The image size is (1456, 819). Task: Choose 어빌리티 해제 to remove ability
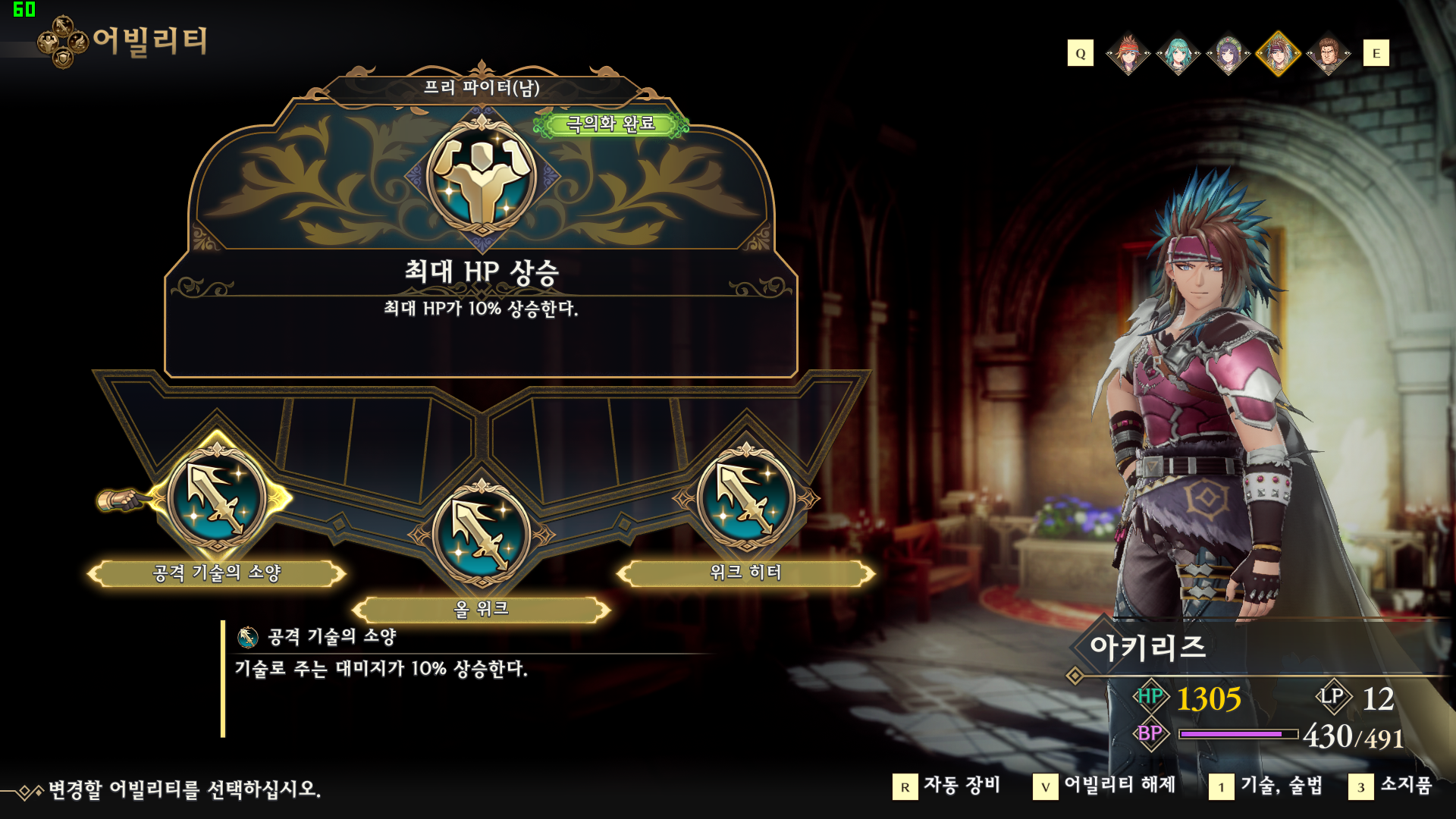(1105, 786)
